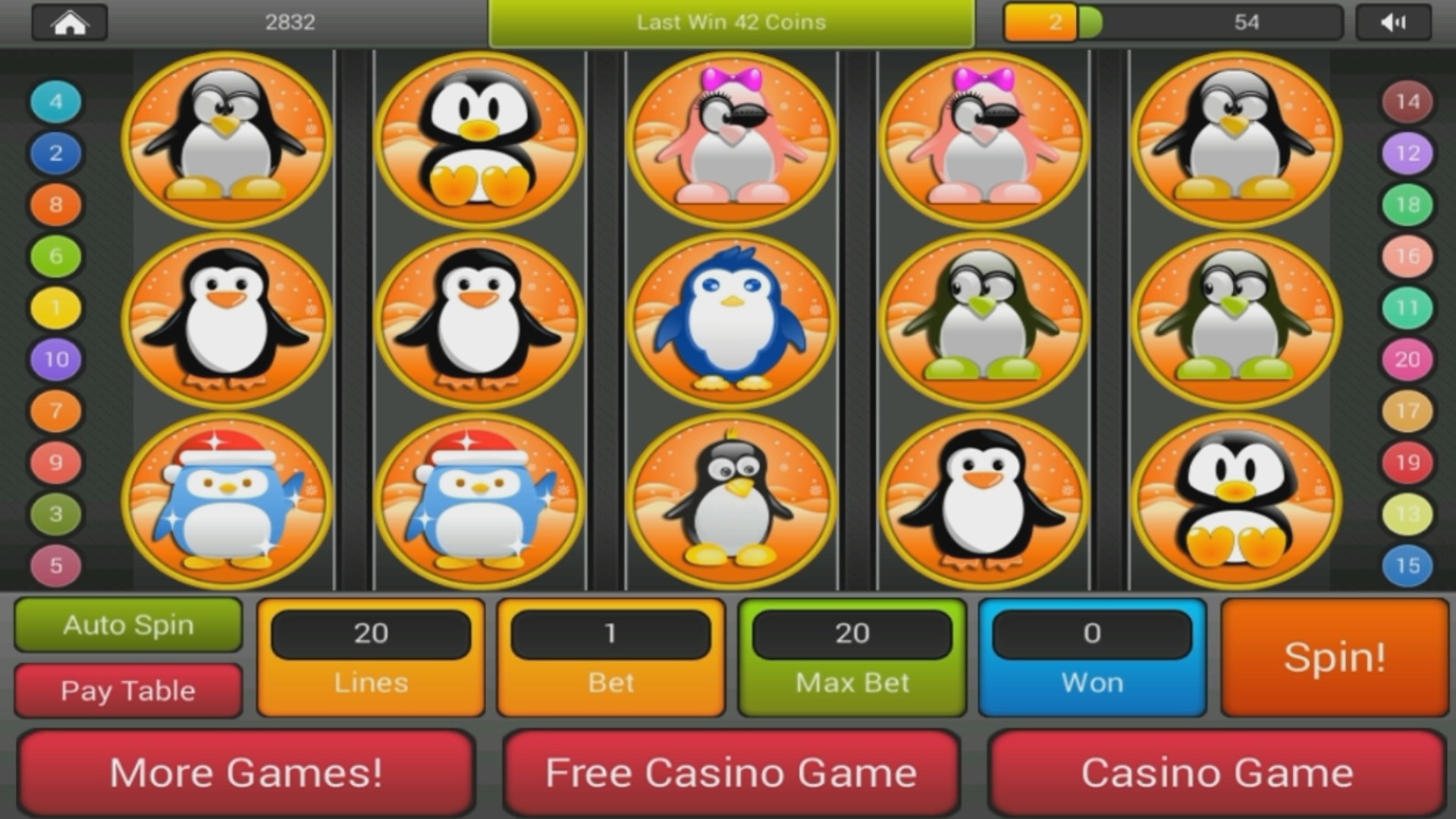Screen dimensions: 1456x819
Task: Open the Bet amount selector
Action: pos(610,657)
